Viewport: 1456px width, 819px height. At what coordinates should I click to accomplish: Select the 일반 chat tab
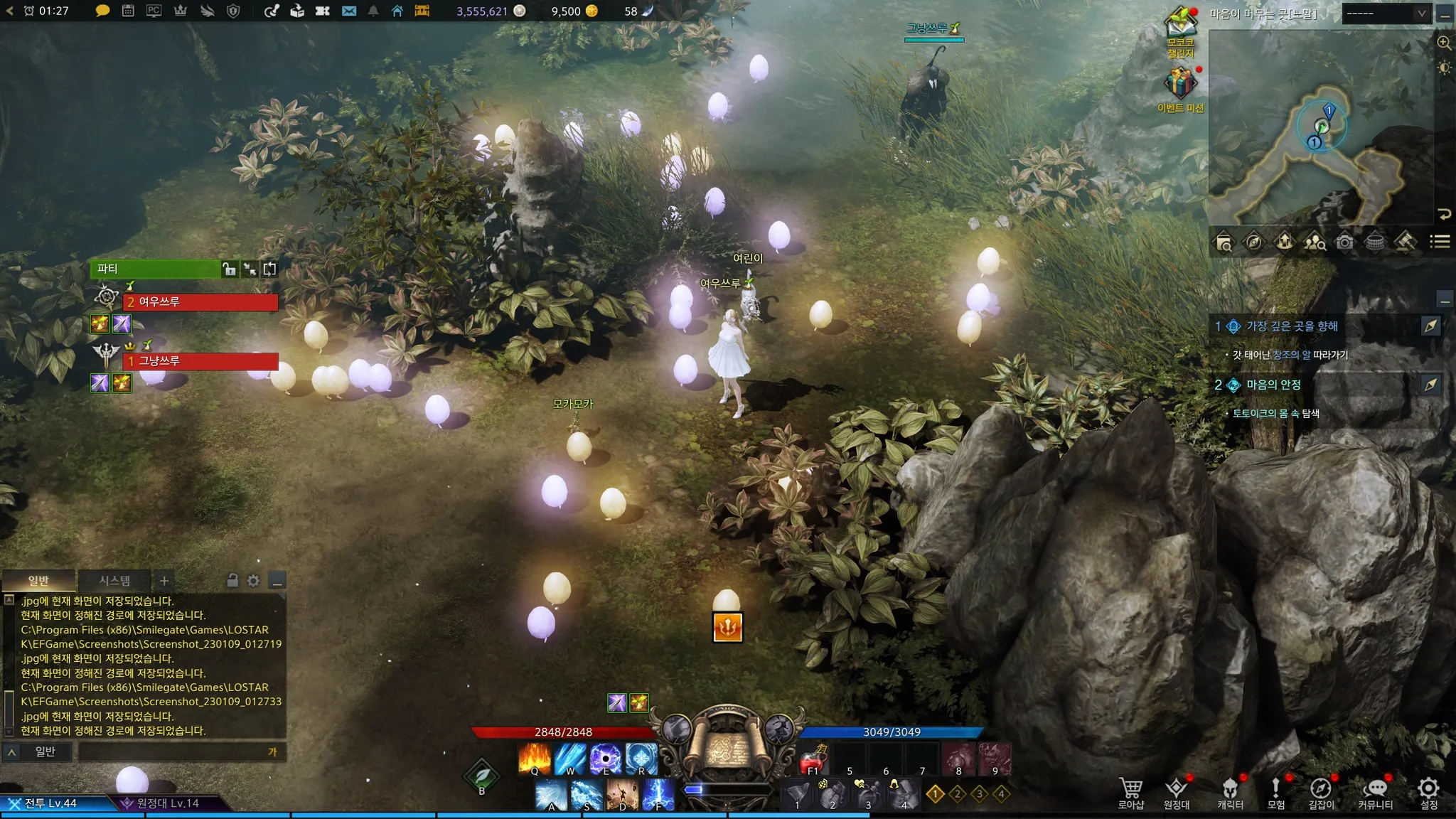pos(38,581)
